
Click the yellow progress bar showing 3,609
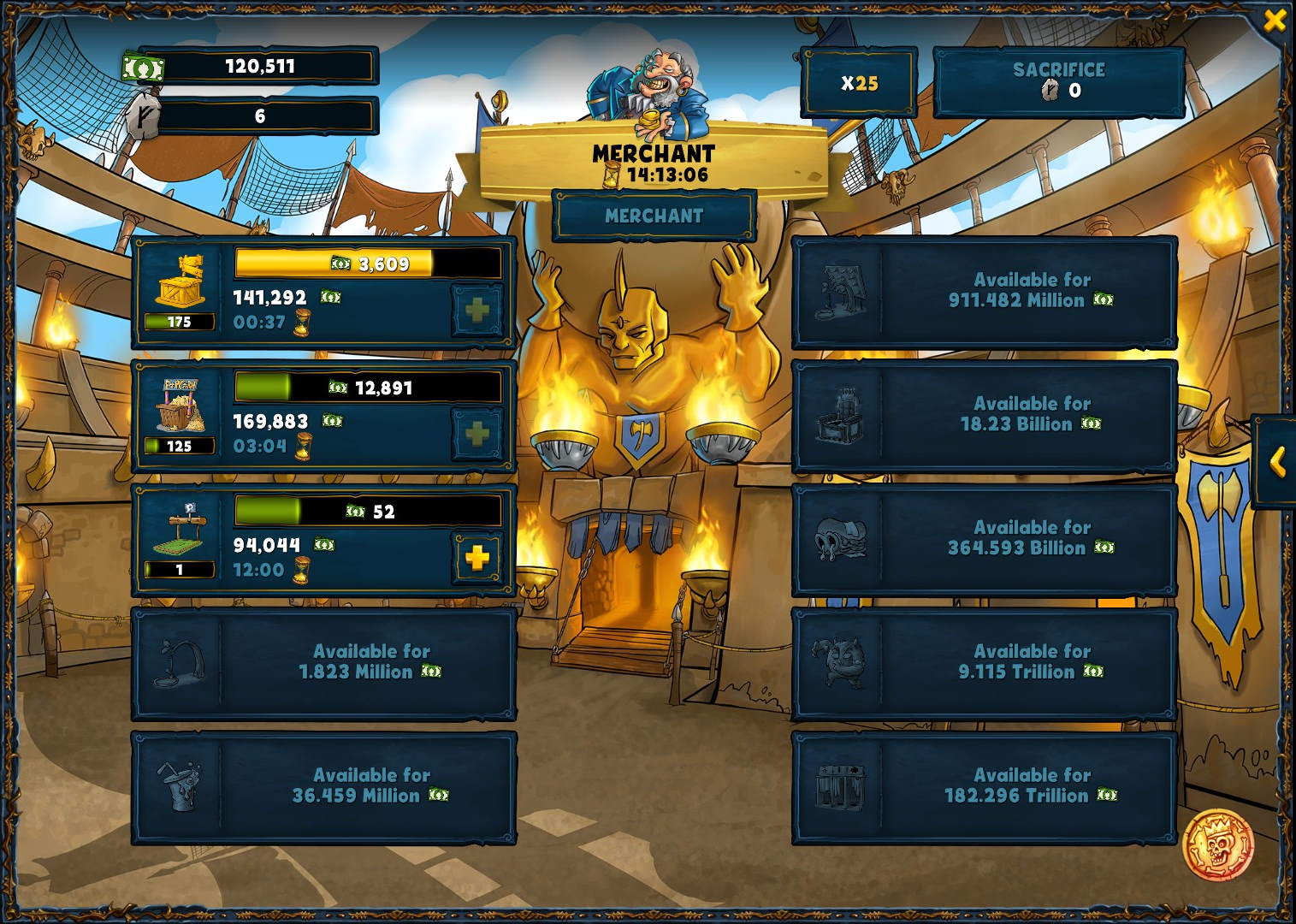[x=368, y=264]
